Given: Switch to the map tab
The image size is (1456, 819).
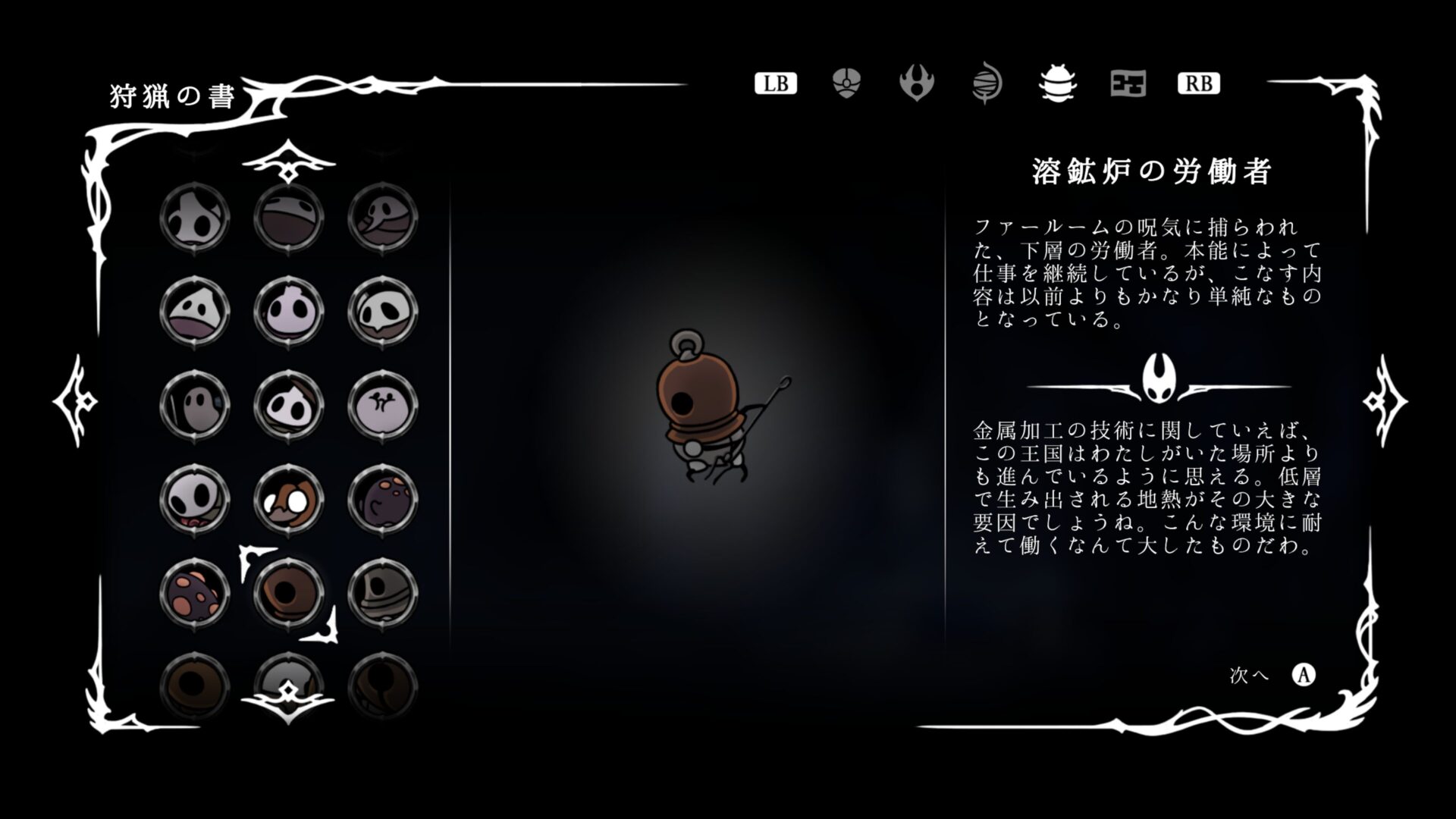Looking at the screenshot, I should pos(1127,83).
